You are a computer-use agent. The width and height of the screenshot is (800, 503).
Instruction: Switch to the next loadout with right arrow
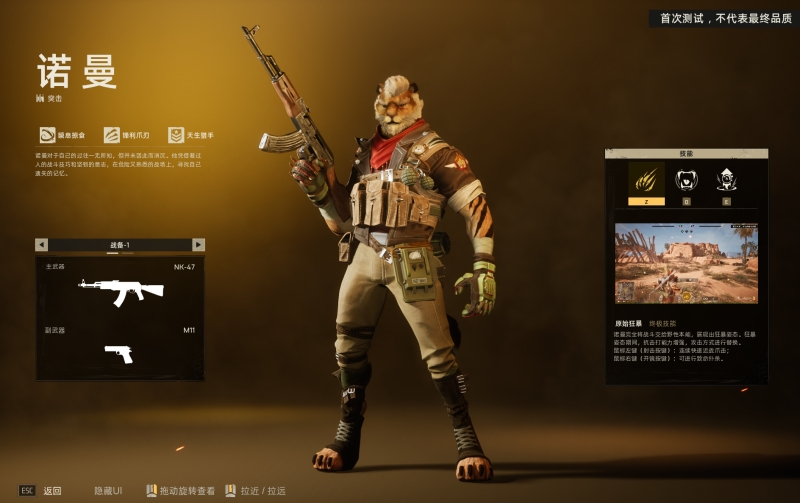coord(198,245)
